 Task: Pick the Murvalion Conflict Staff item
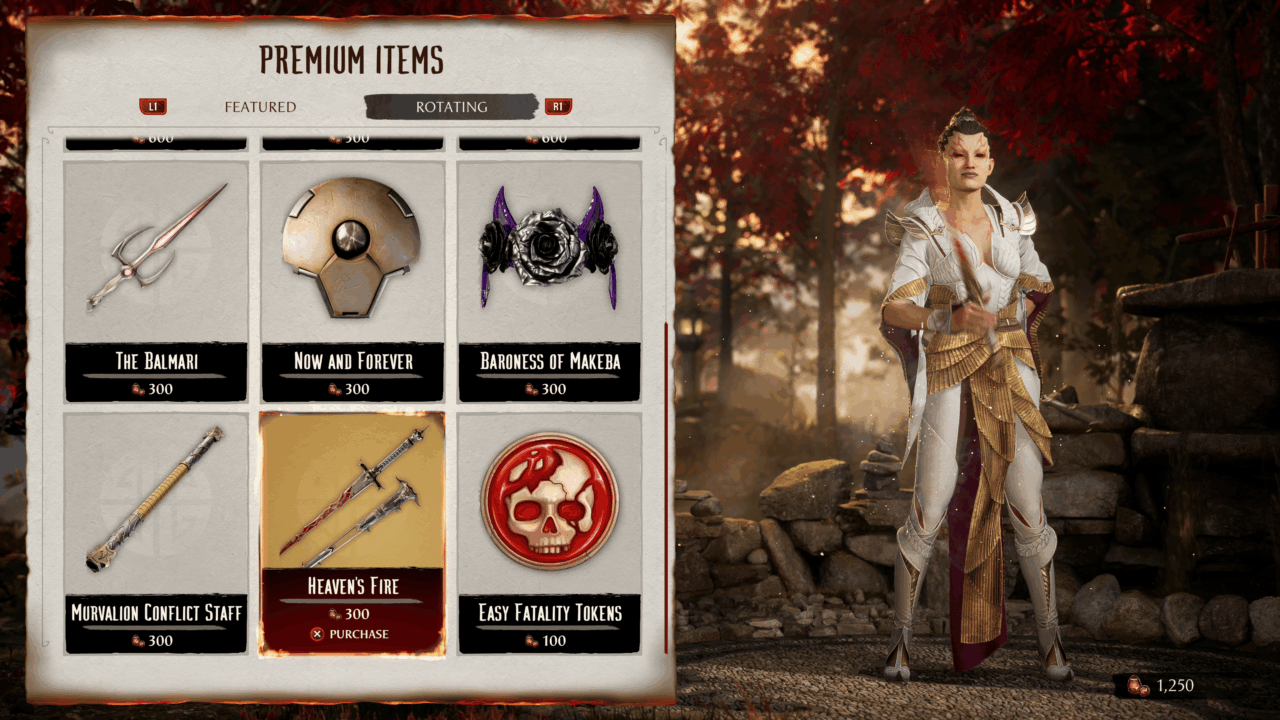click(156, 532)
